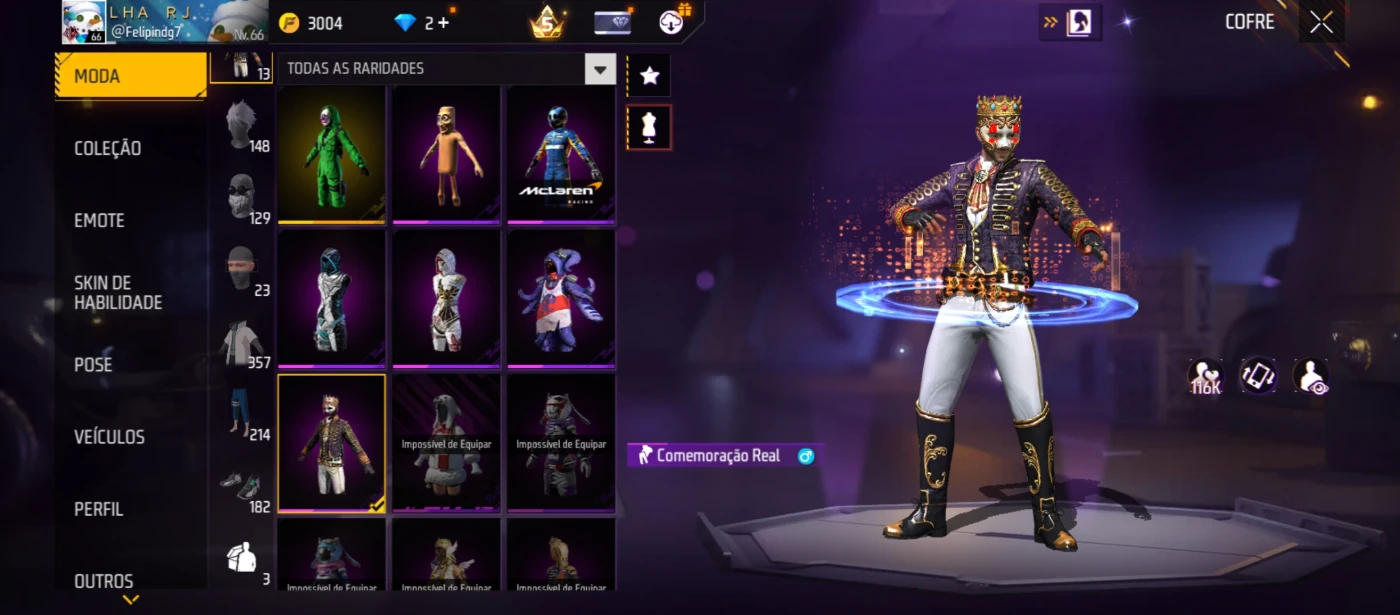Select the MODA category tab
Viewport: 1400px width, 615px height.
click(130, 76)
